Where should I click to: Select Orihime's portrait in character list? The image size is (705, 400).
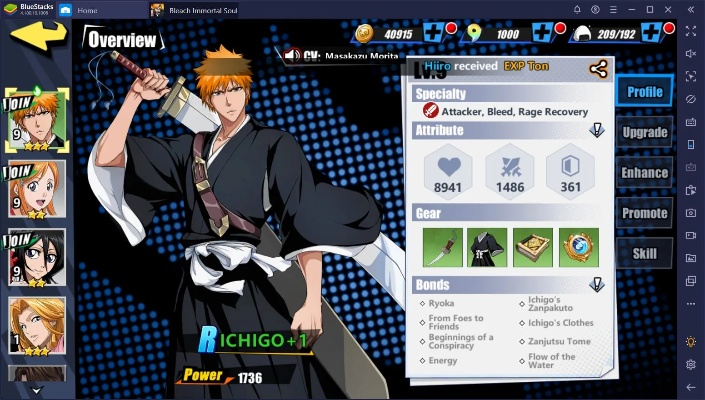click(x=37, y=188)
